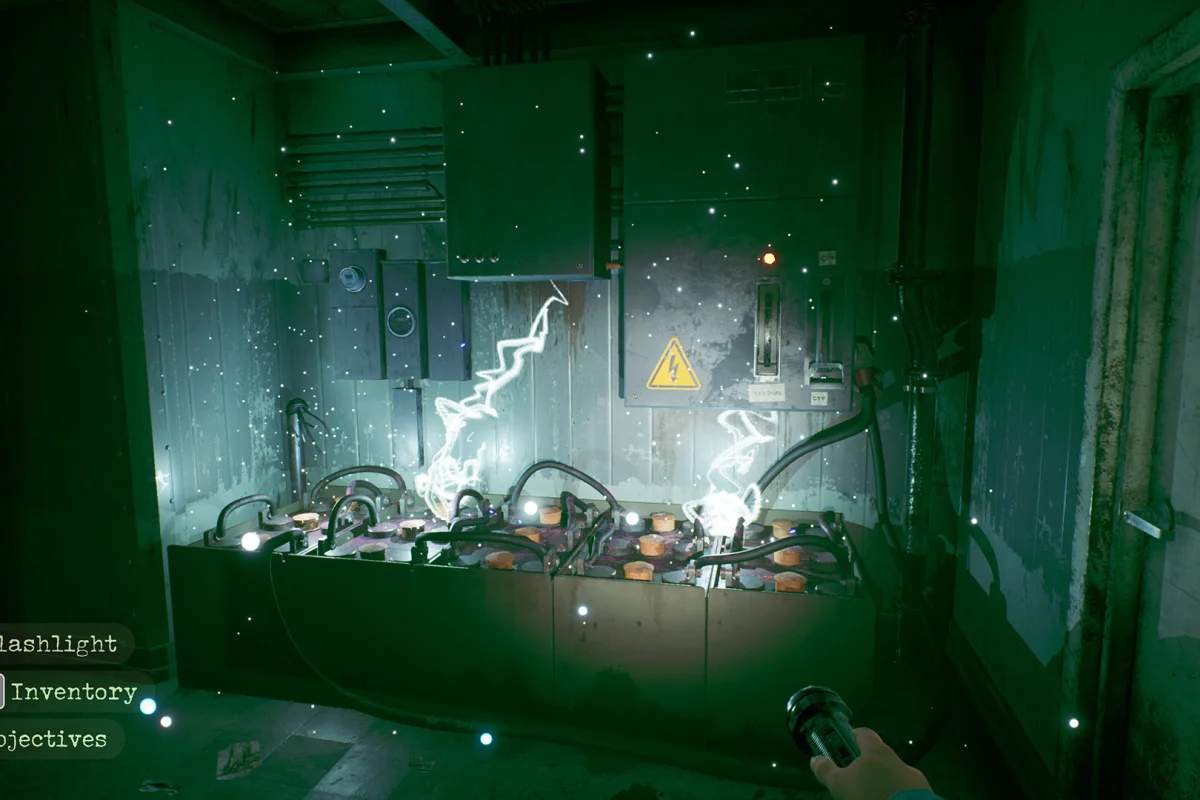The width and height of the screenshot is (1200, 800).
Task: Show the Objectives list
Action: (x=55, y=740)
